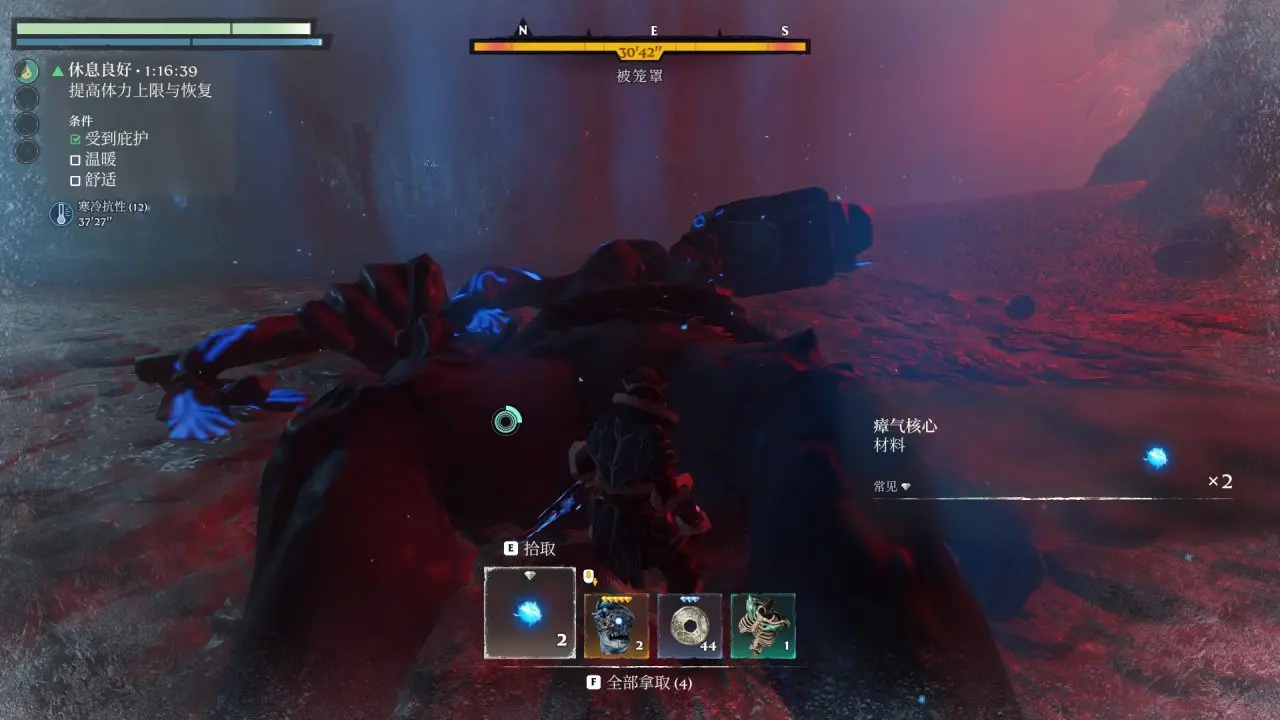
Task: Take the stack of 44 rune coins
Action: [x=690, y=626]
